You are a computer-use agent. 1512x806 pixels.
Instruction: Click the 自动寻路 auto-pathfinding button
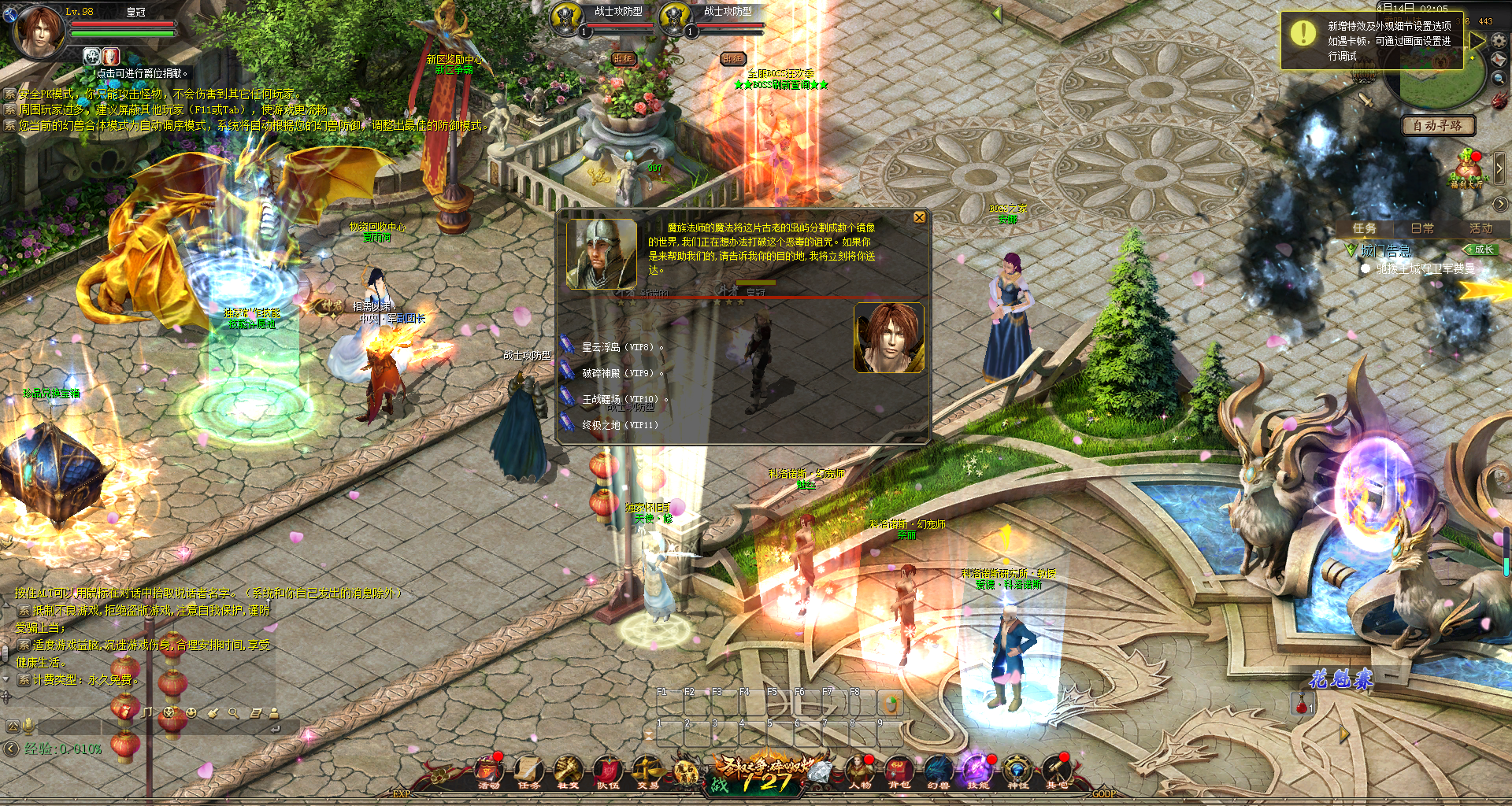coord(1437,125)
